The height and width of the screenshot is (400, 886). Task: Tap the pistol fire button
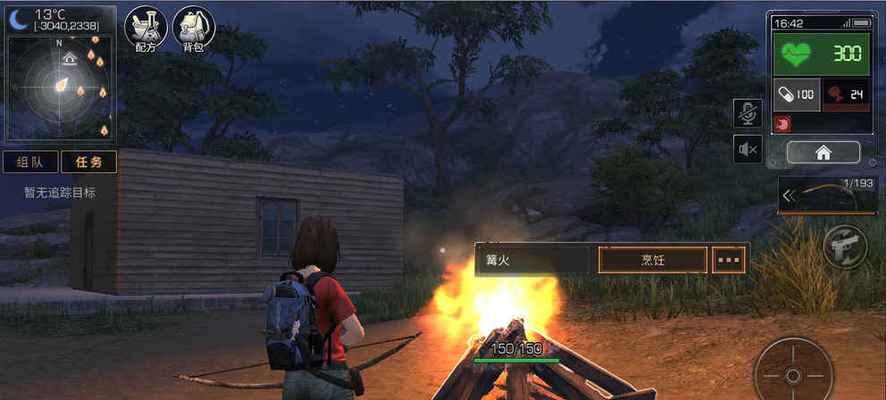(x=843, y=246)
